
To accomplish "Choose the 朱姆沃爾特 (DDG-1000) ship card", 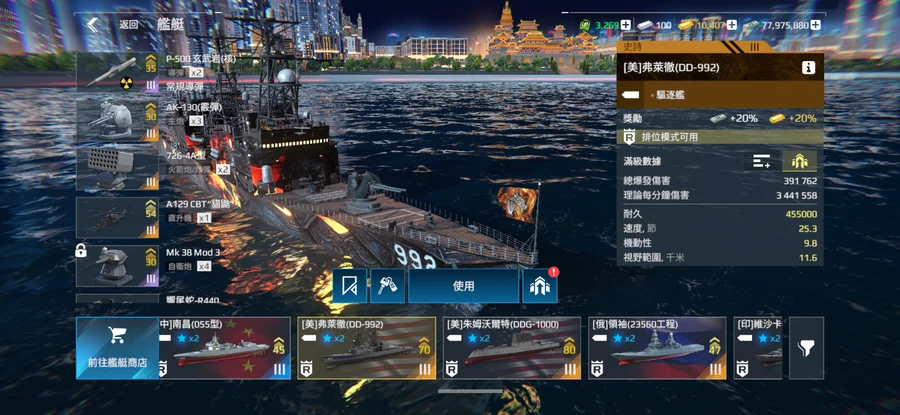I will coord(512,348).
